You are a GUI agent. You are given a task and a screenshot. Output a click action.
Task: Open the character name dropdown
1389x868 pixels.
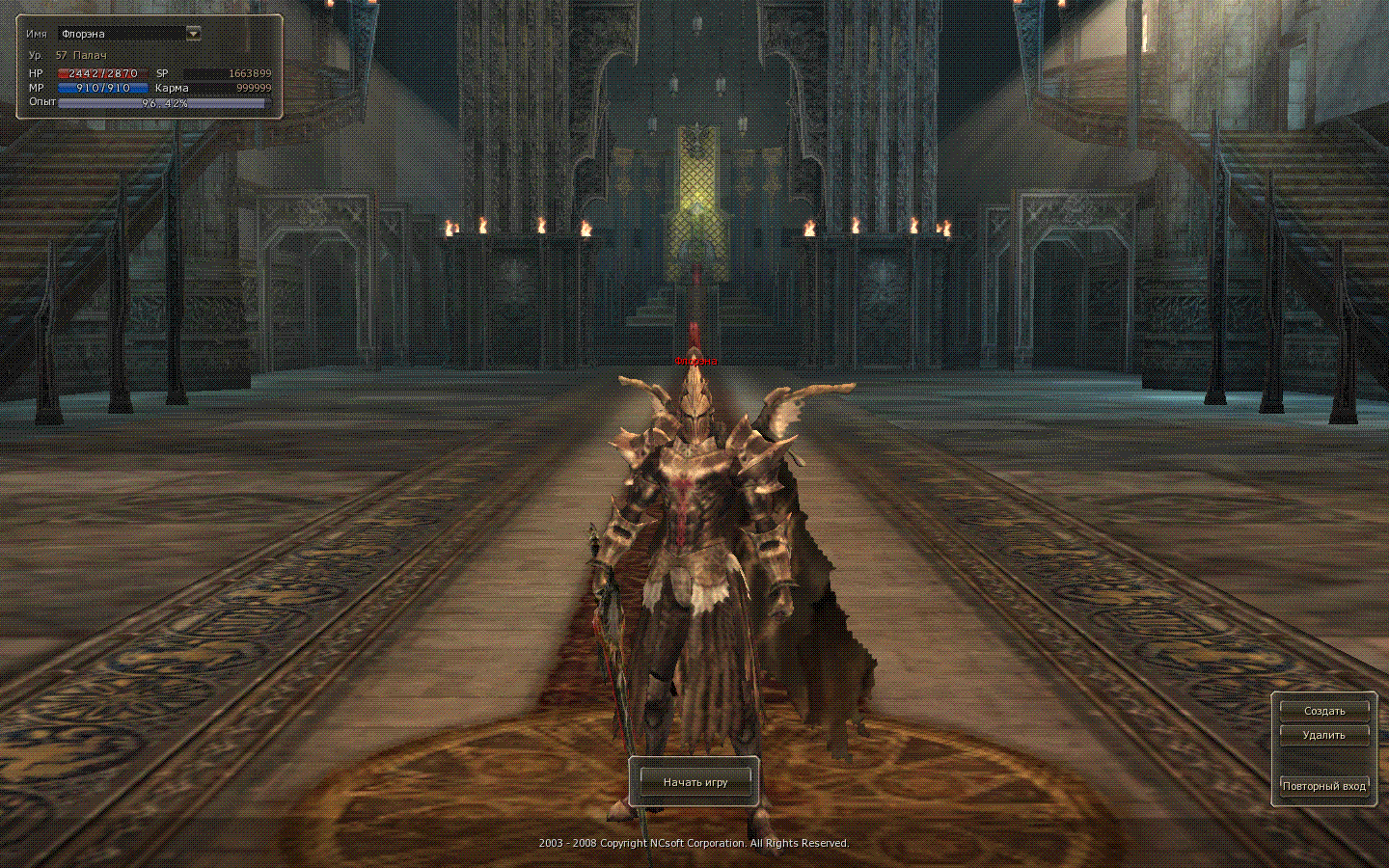tap(193, 34)
